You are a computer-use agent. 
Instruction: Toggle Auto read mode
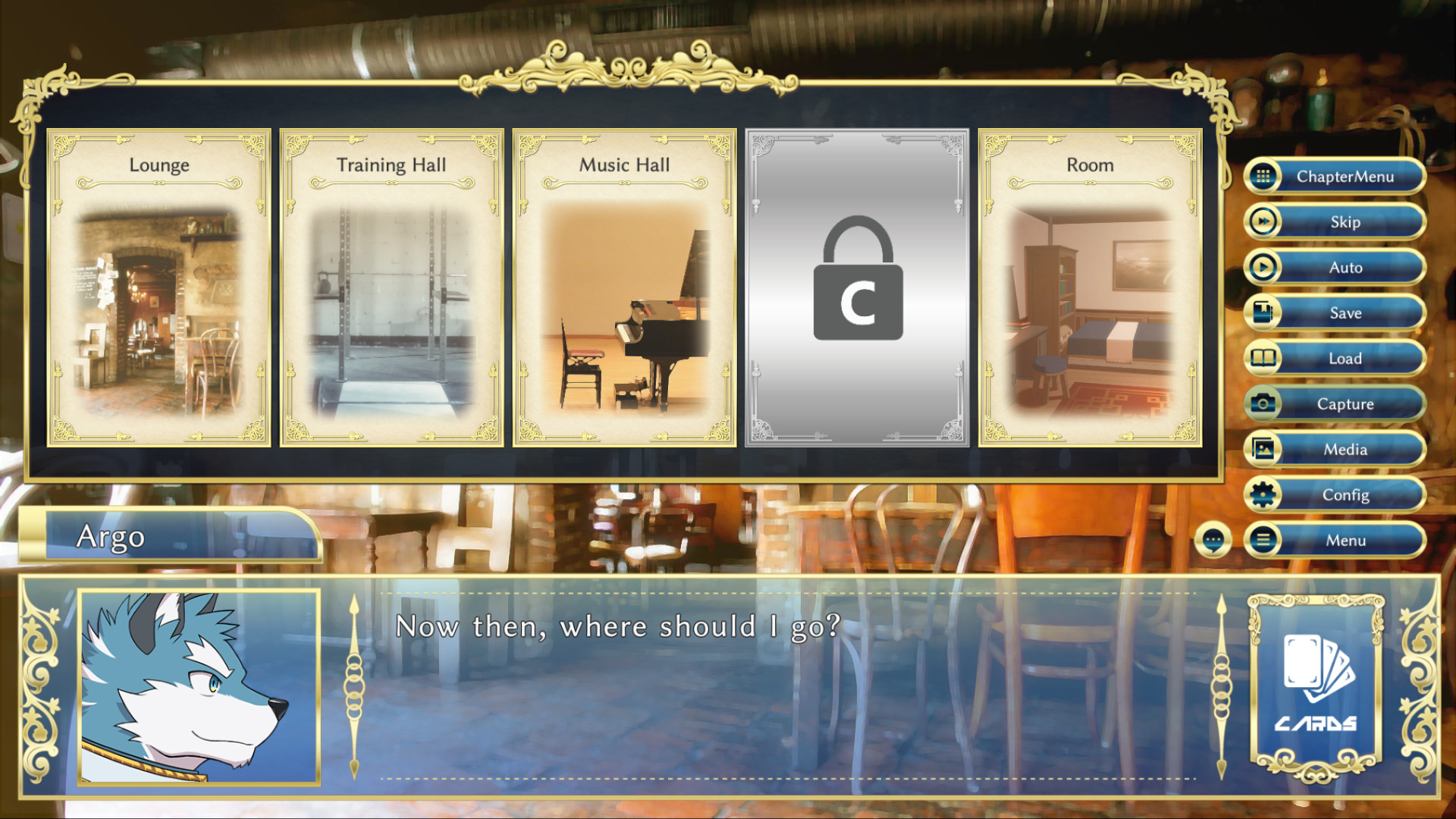pyautogui.click(x=1345, y=267)
